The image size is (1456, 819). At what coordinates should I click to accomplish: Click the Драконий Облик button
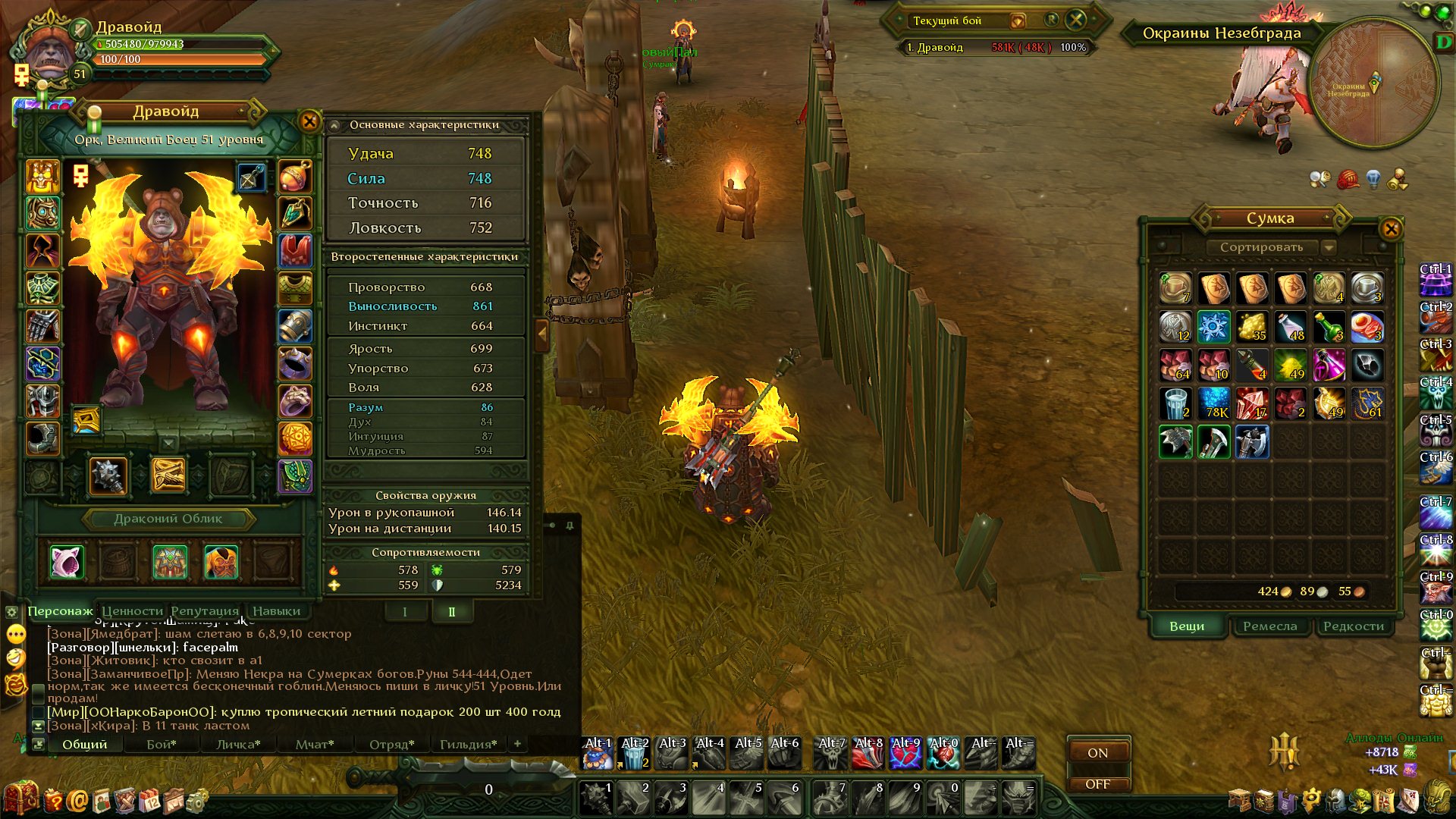[168, 519]
